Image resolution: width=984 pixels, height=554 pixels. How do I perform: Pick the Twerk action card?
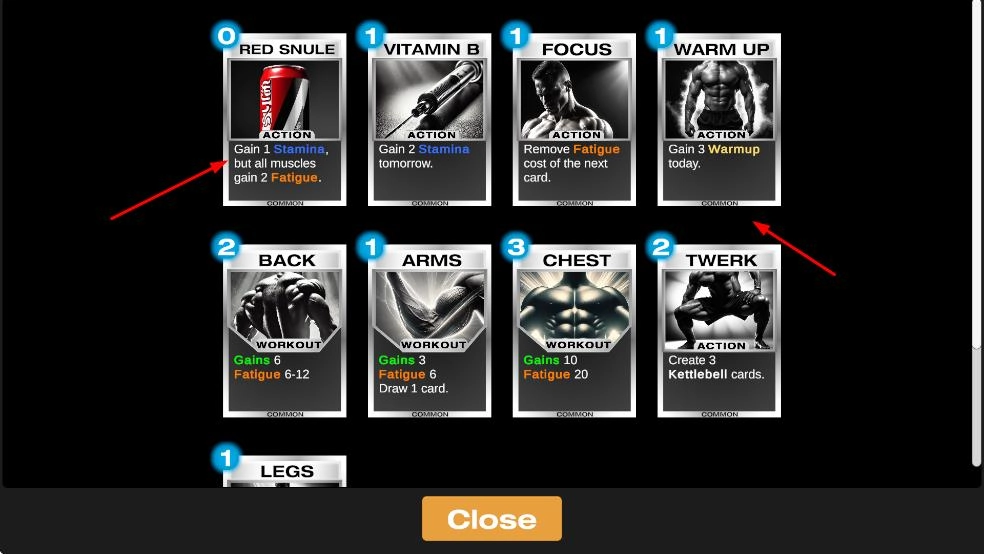(x=719, y=331)
